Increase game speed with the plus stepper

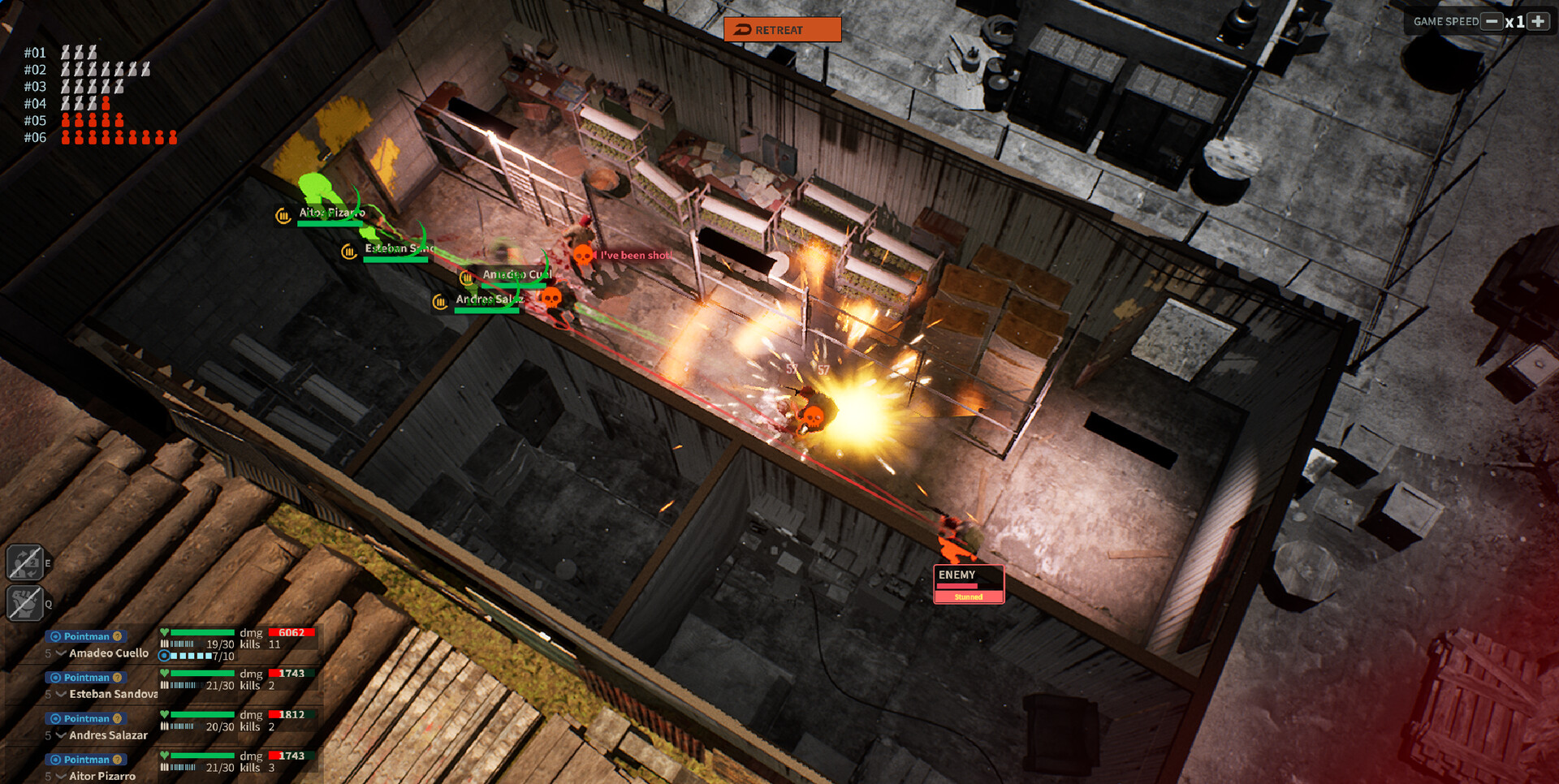coord(1539,21)
